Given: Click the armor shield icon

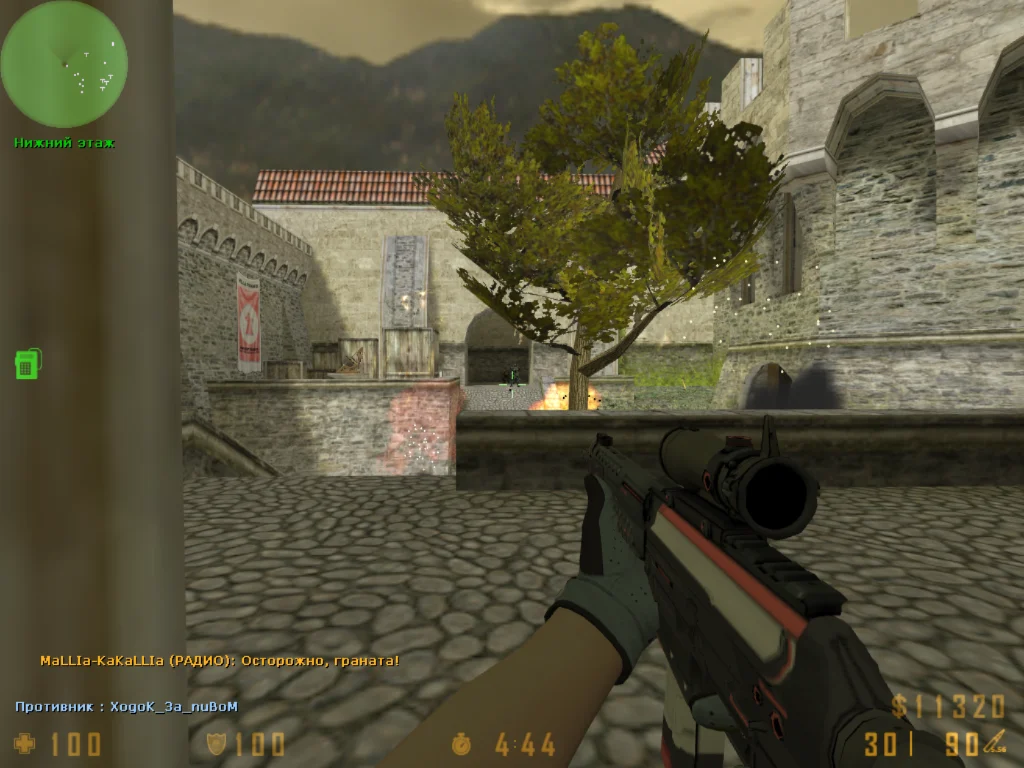Looking at the screenshot, I should 216,743.
